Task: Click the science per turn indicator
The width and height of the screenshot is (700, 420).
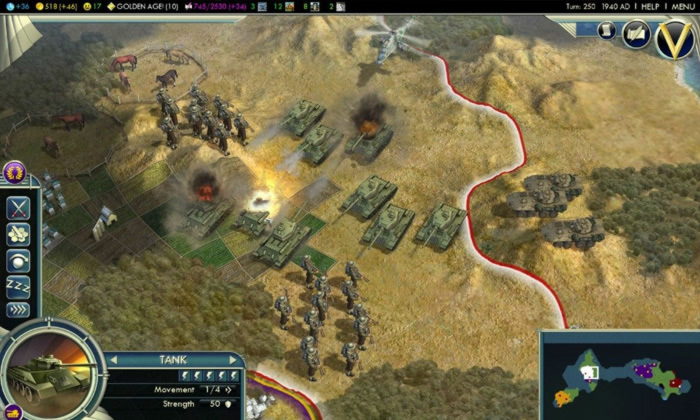Action: pyautogui.click(x=18, y=6)
